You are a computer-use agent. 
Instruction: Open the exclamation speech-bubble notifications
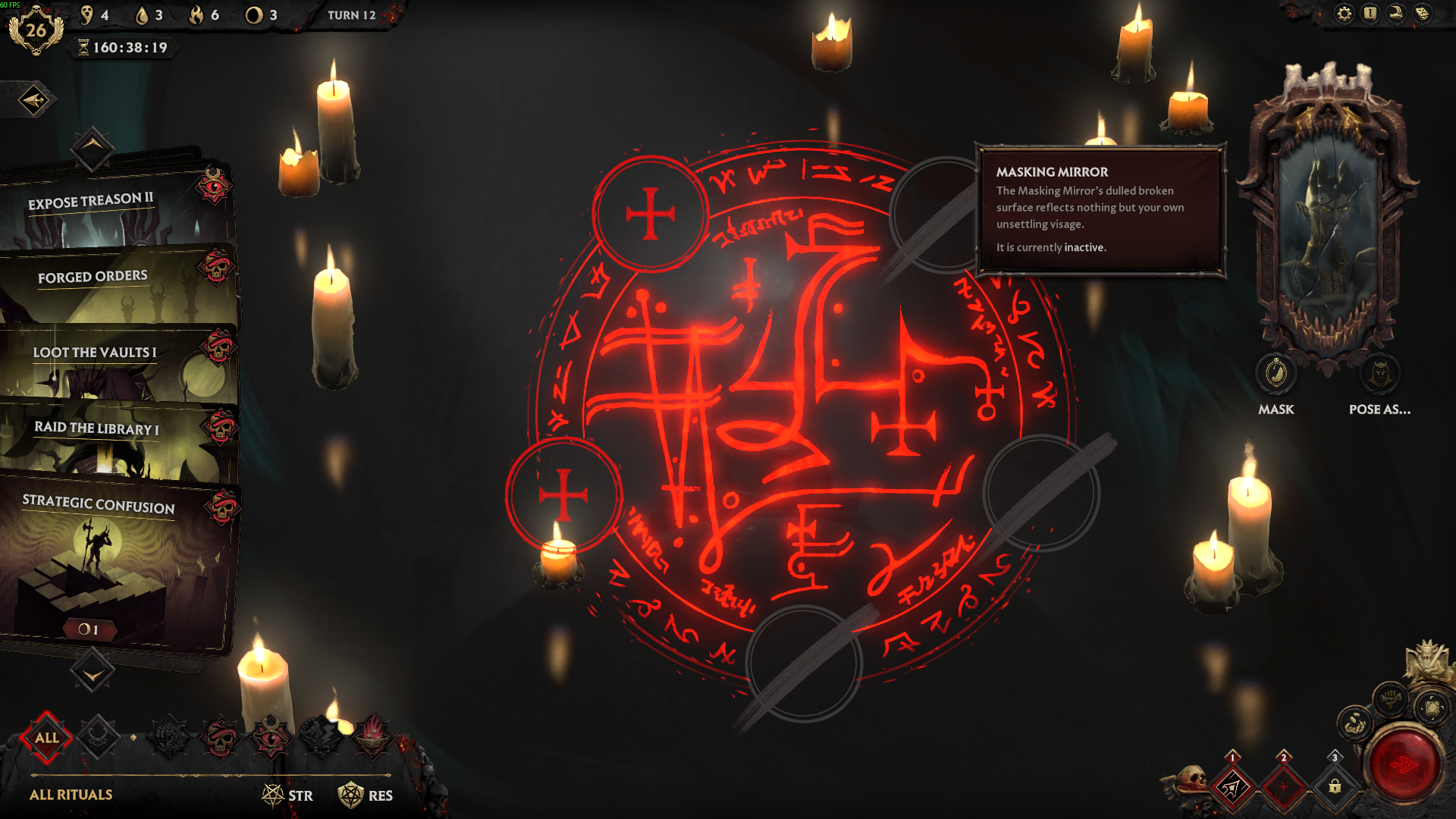(x=1370, y=14)
